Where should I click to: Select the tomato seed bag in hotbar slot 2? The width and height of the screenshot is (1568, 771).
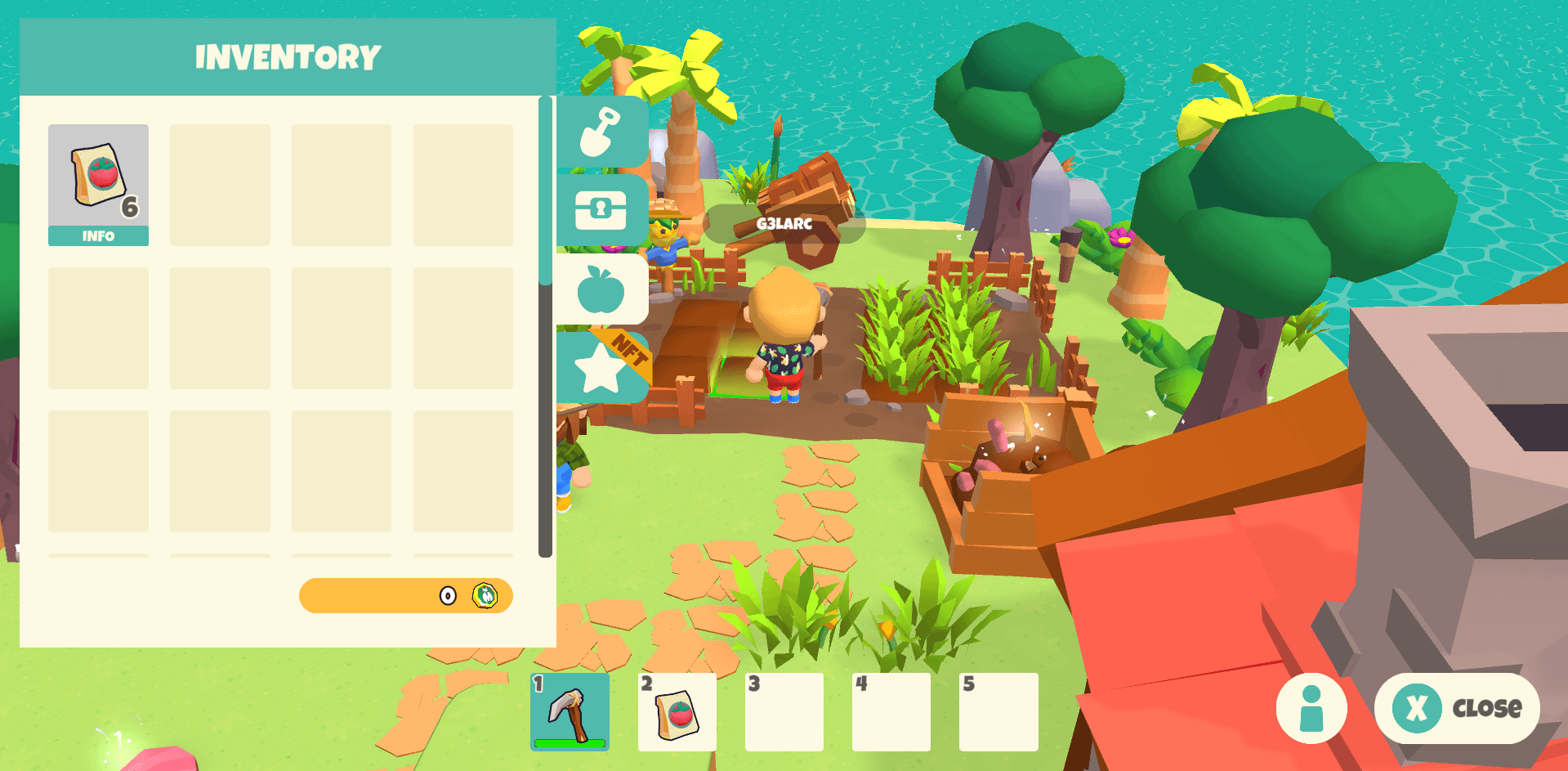(x=677, y=711)
